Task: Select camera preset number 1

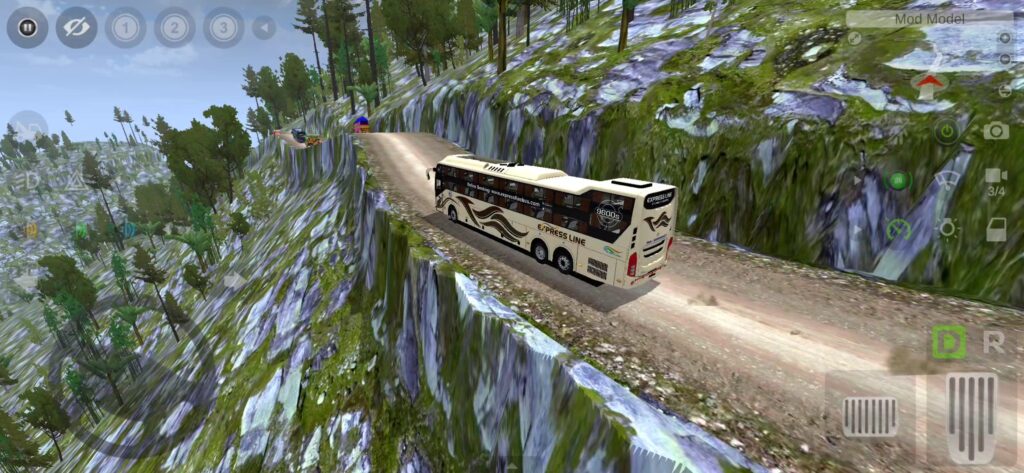Action: point(125,27)
